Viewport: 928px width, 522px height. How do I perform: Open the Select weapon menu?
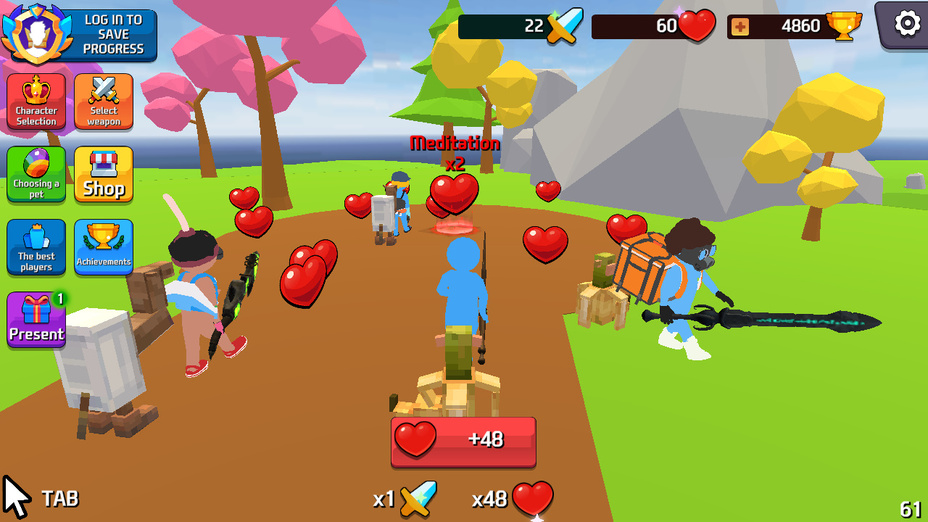coord(103,102)
